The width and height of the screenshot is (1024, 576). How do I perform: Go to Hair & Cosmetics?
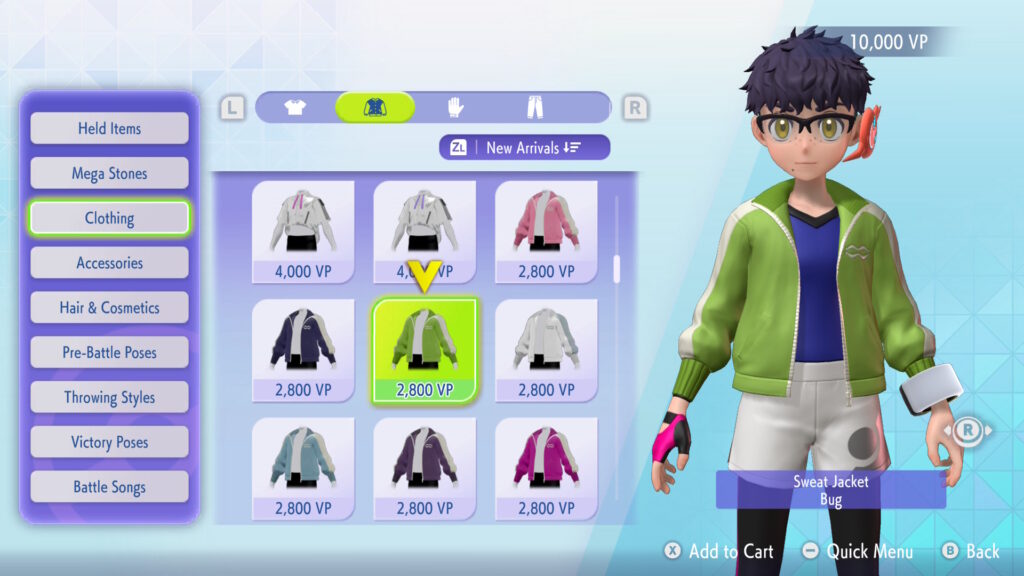click(x=109, y=308)
